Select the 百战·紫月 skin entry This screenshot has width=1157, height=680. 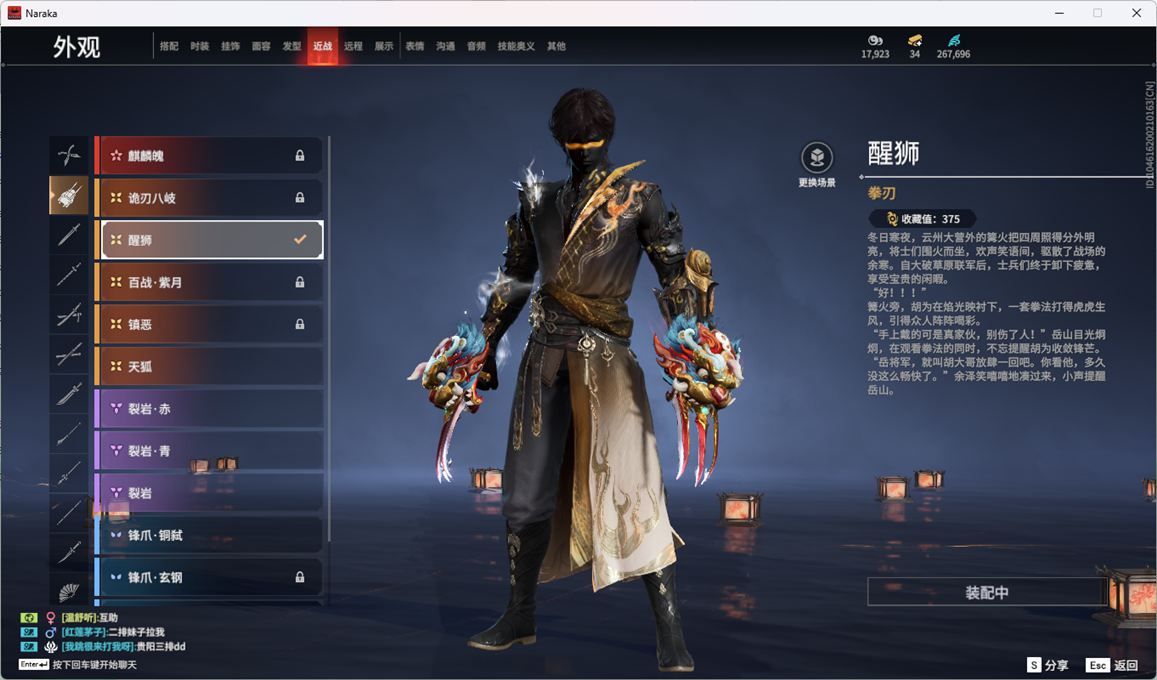[208, 283]
